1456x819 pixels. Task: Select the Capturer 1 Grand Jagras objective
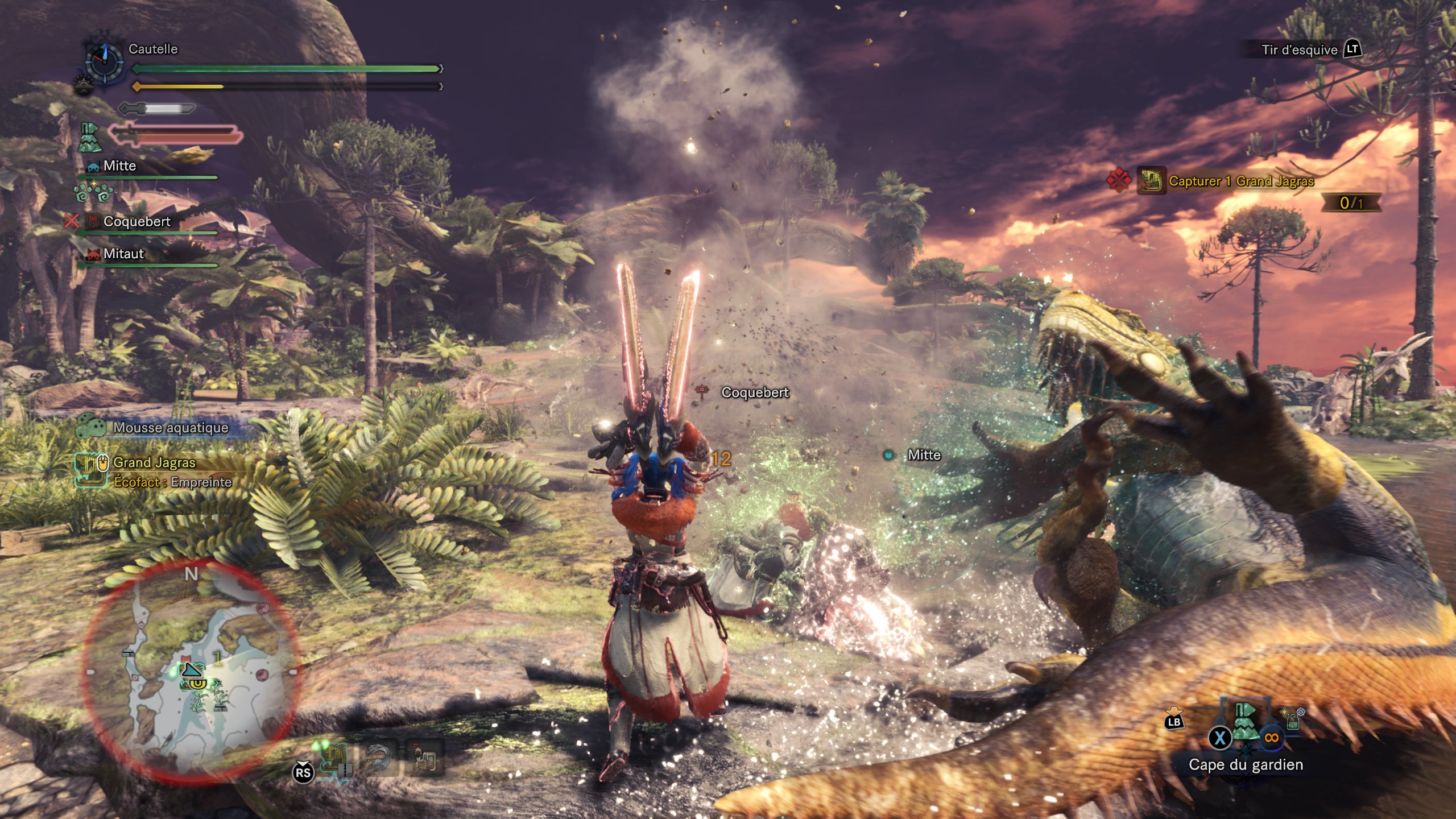coord(1240,181)
